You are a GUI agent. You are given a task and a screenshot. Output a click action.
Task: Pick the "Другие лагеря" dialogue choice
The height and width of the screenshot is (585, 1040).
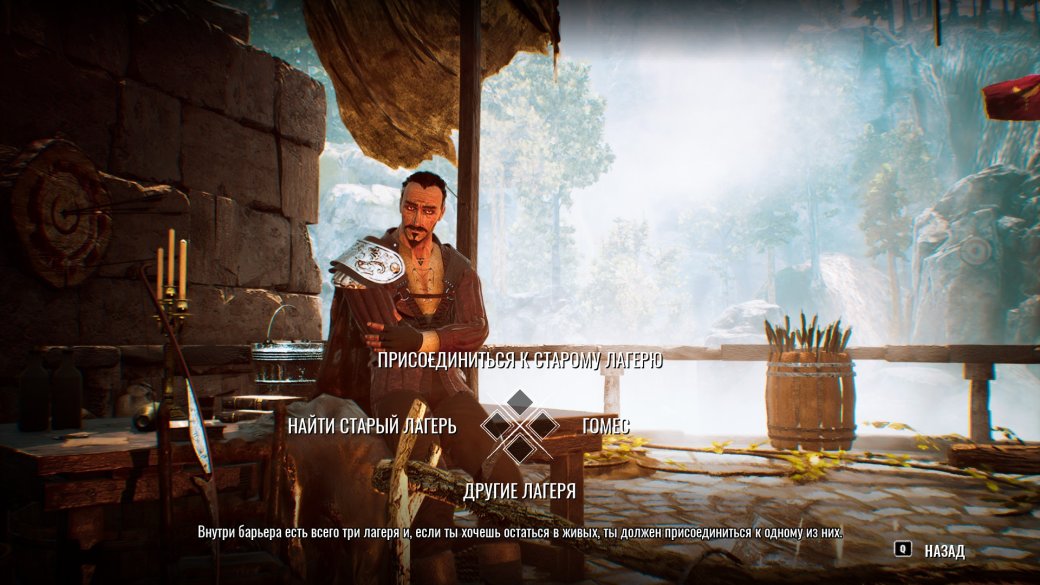coord(519,490)
